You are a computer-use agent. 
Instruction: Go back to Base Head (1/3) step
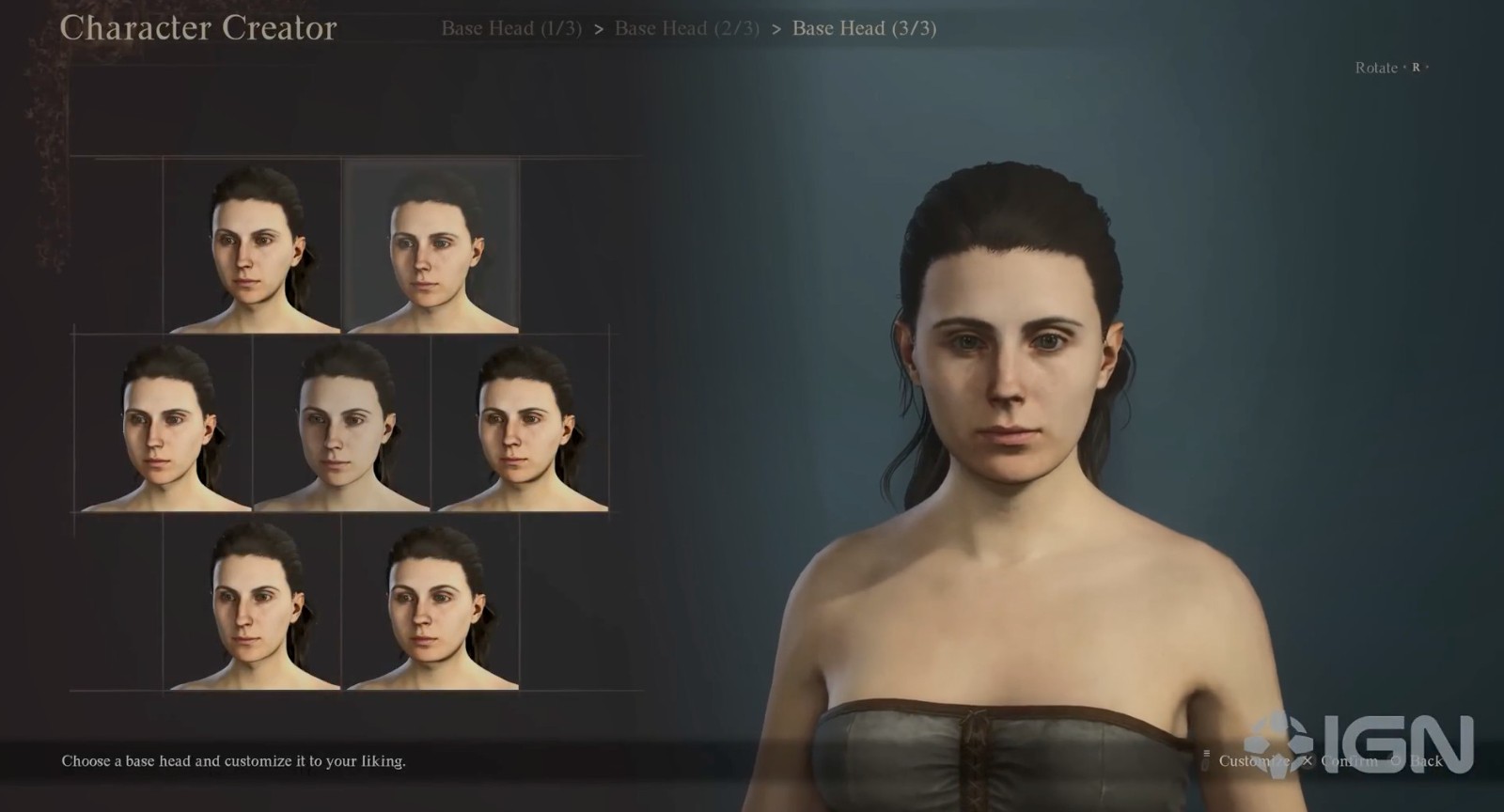(x=510, y=28)
